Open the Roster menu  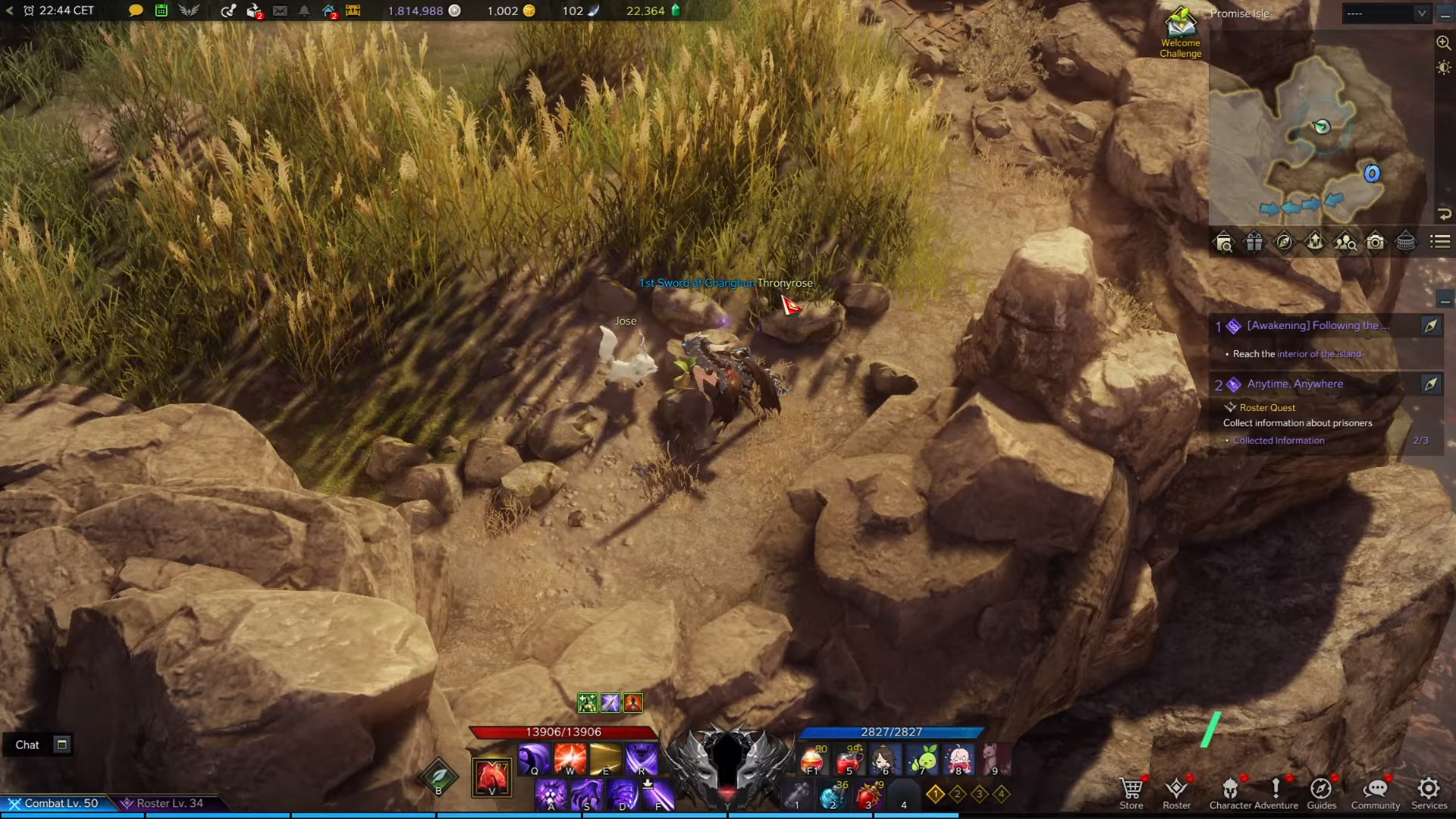click(x=1176, y=792)
